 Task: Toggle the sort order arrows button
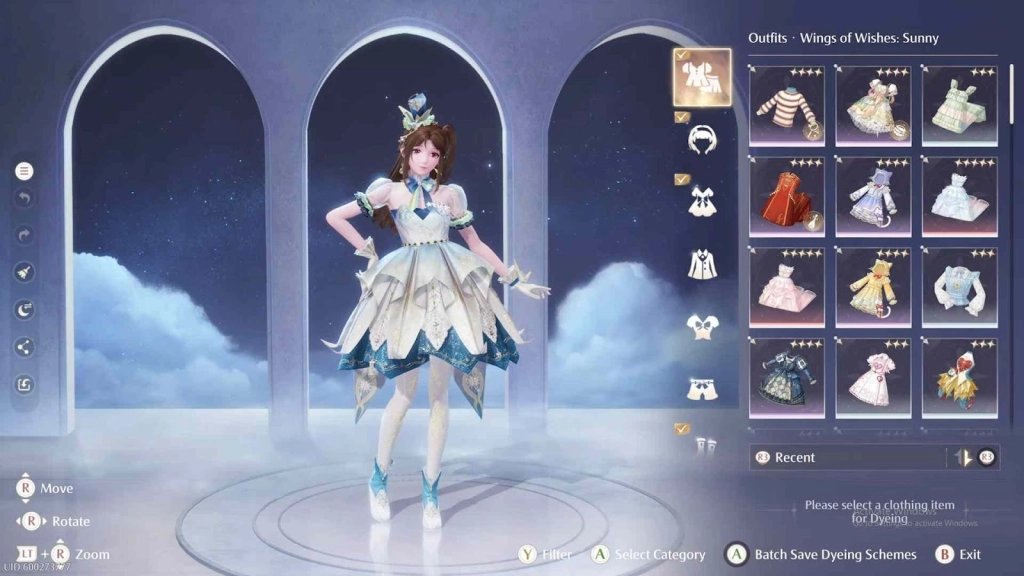963,457
